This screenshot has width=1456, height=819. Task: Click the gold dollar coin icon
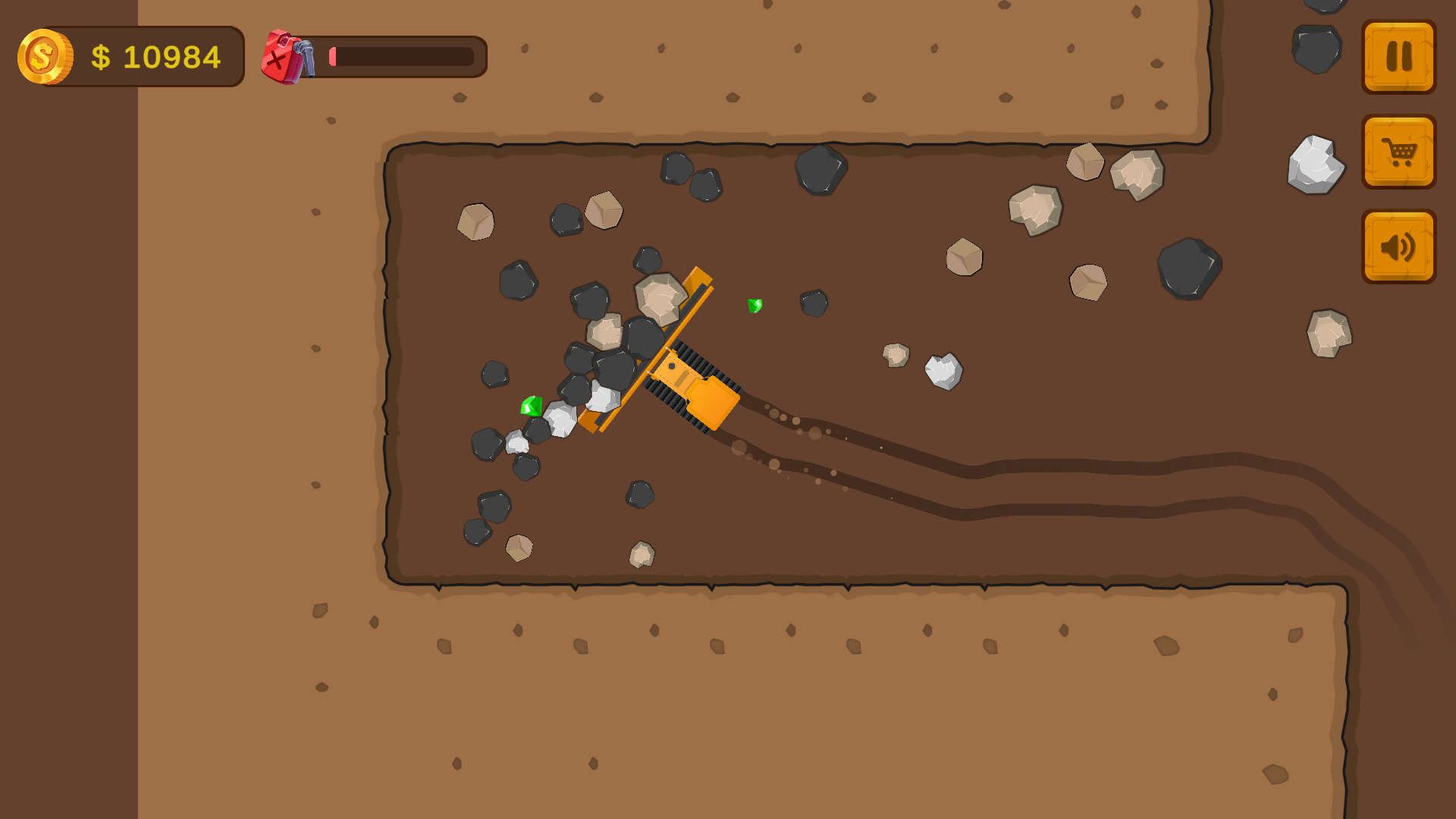point(44,55)
